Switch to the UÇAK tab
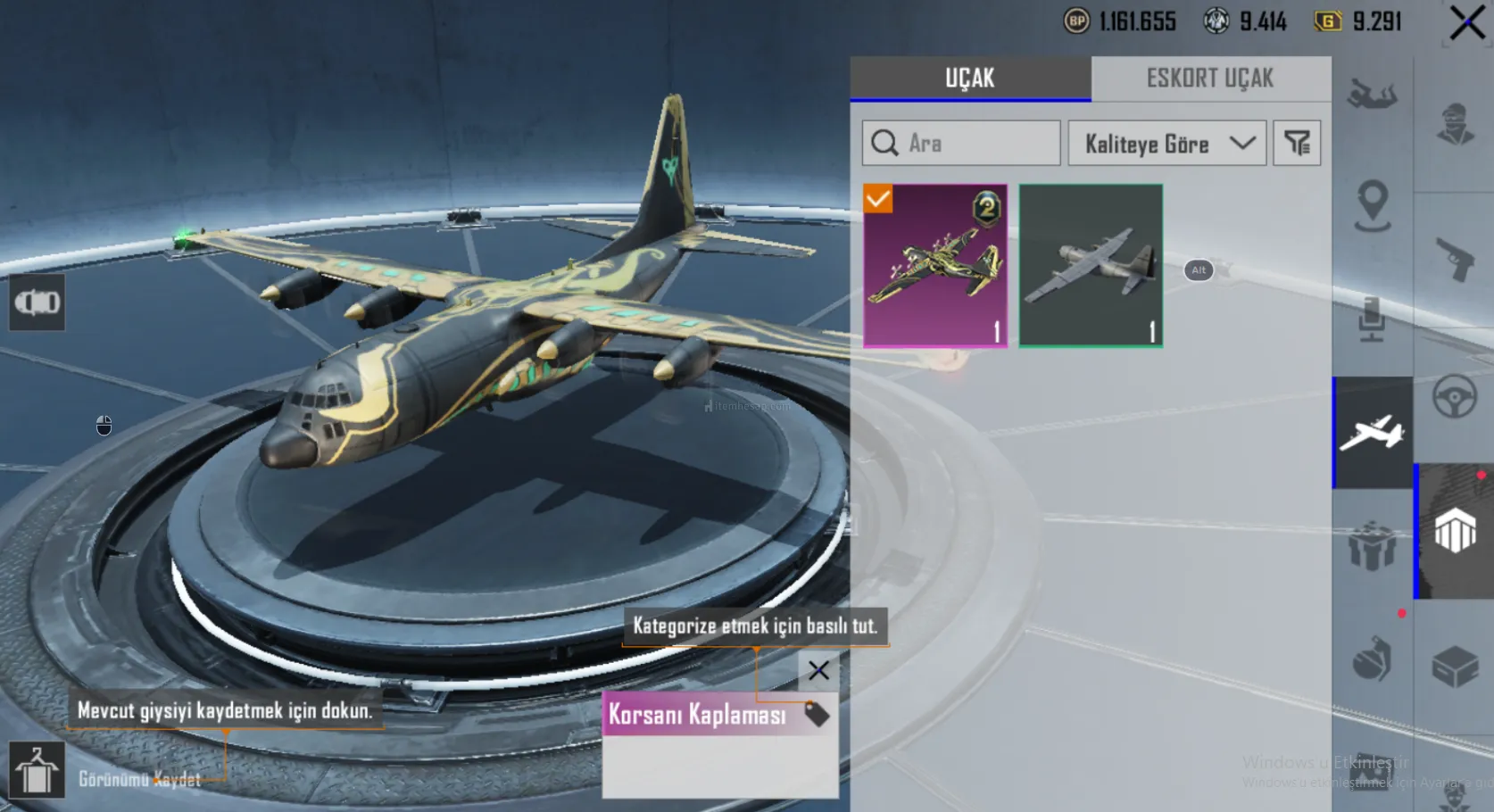Viewport: 1494px width, 812px height. (970, 79)
